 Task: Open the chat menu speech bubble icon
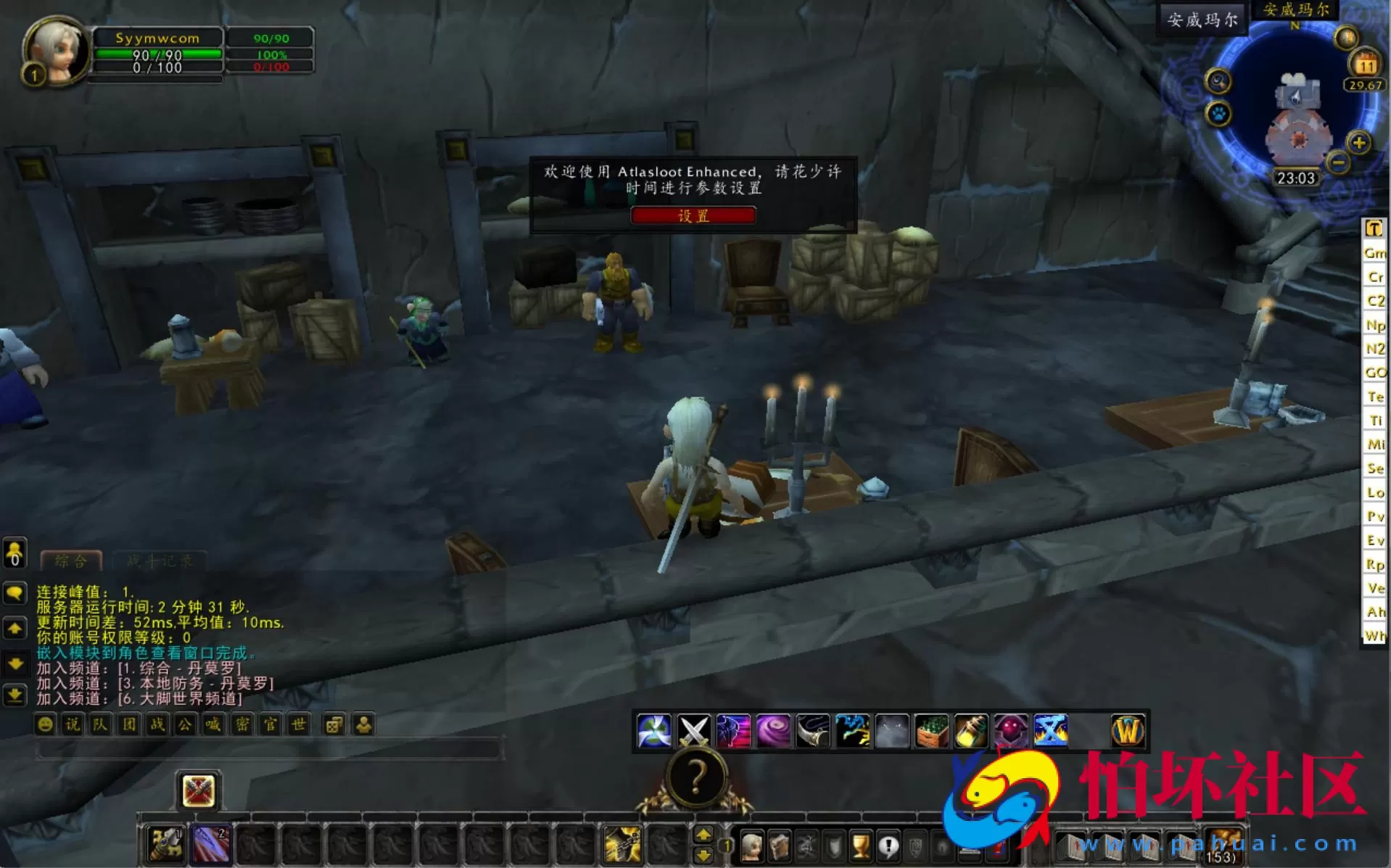click(15, 594)
